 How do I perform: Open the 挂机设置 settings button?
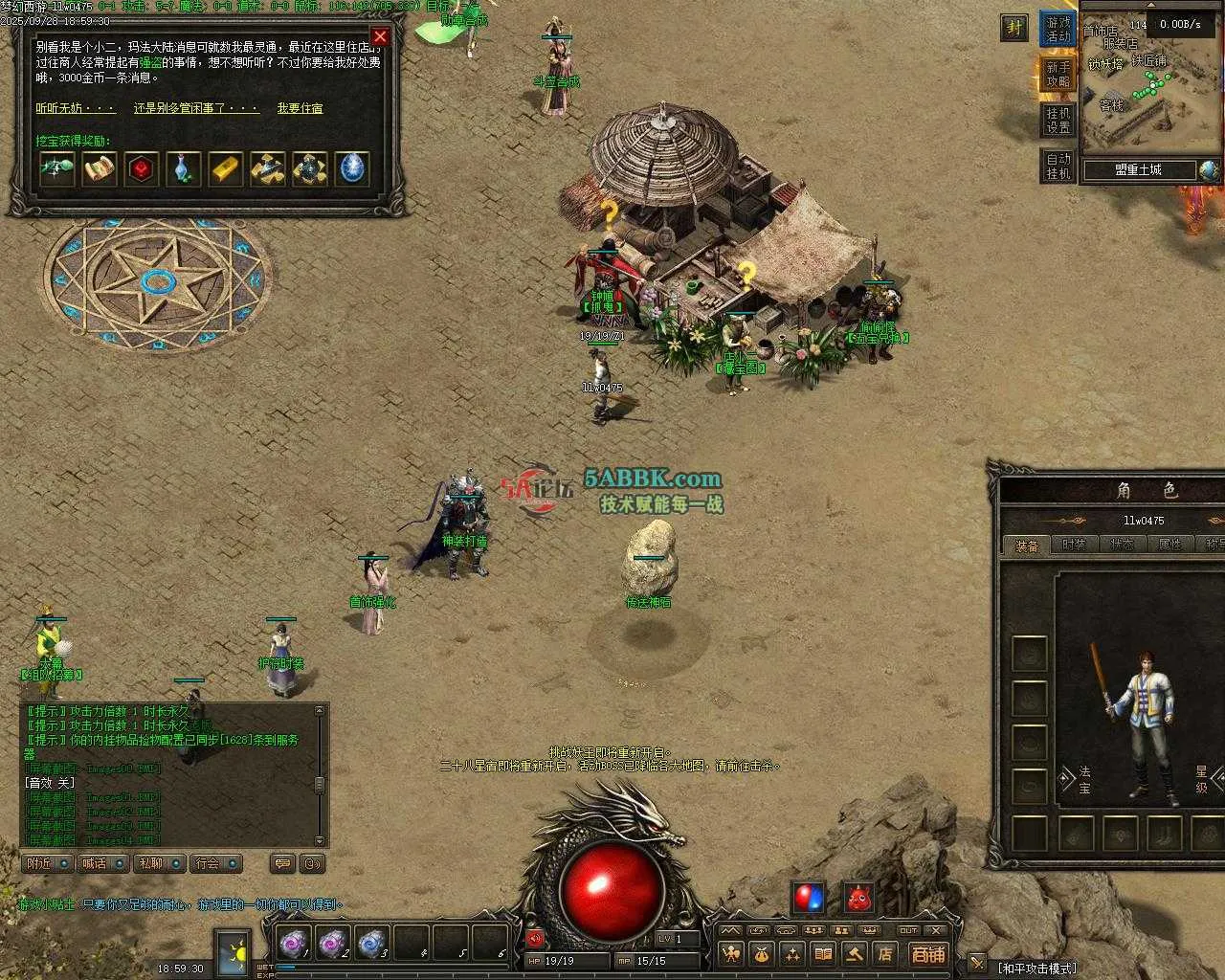tap(1058, 121)
